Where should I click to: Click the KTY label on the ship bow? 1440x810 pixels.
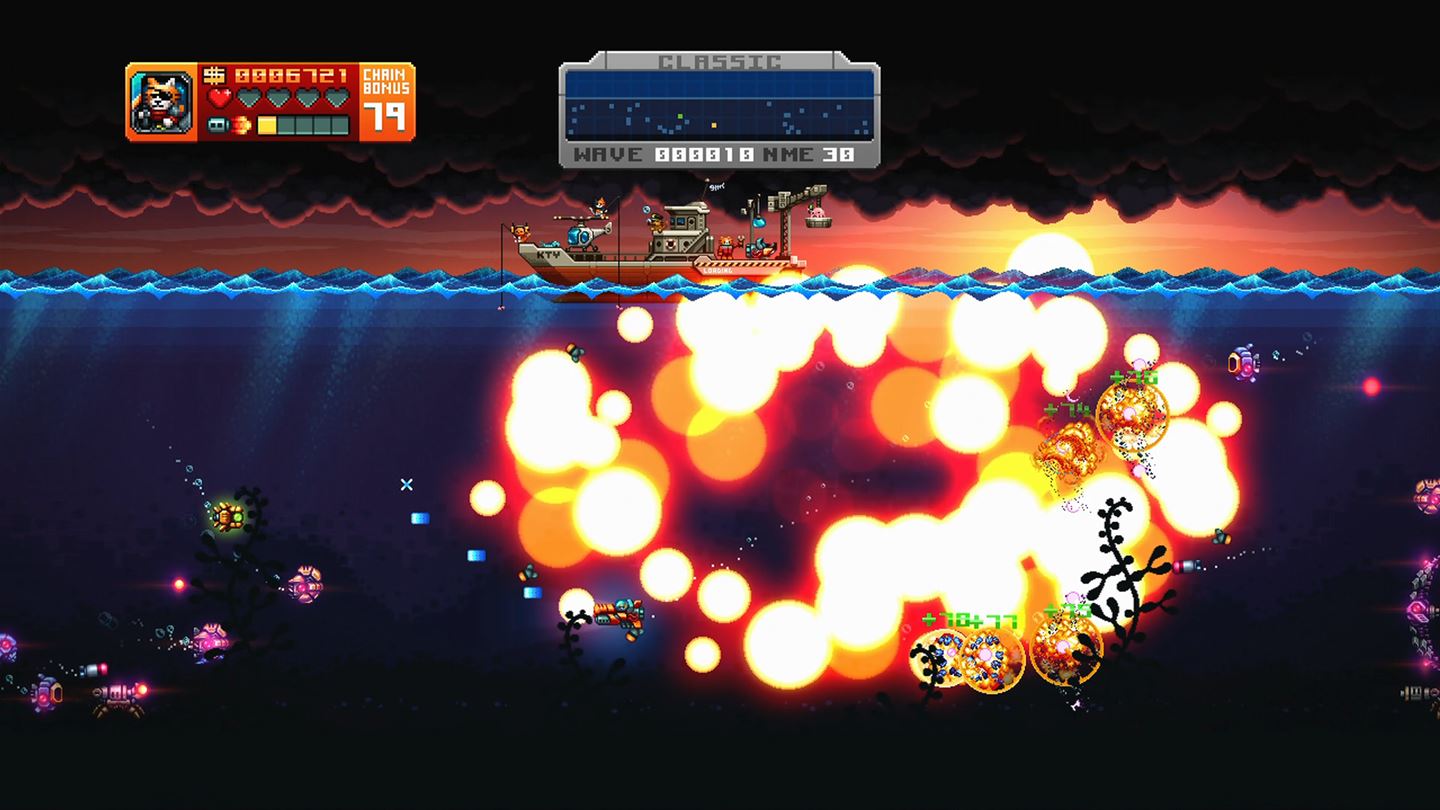pyautogui.click(x=548, y=254)
